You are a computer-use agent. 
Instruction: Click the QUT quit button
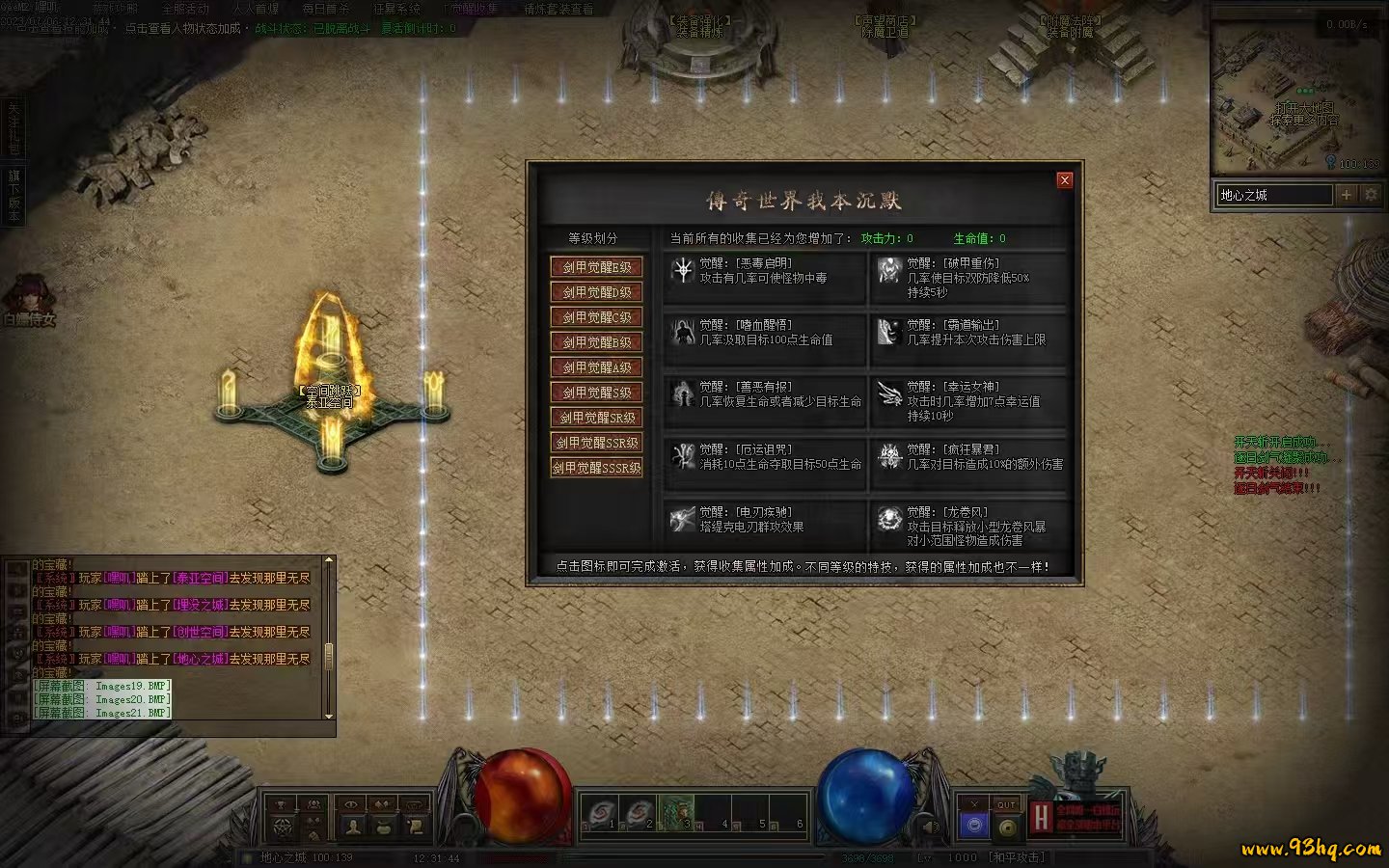[1007, 804]
